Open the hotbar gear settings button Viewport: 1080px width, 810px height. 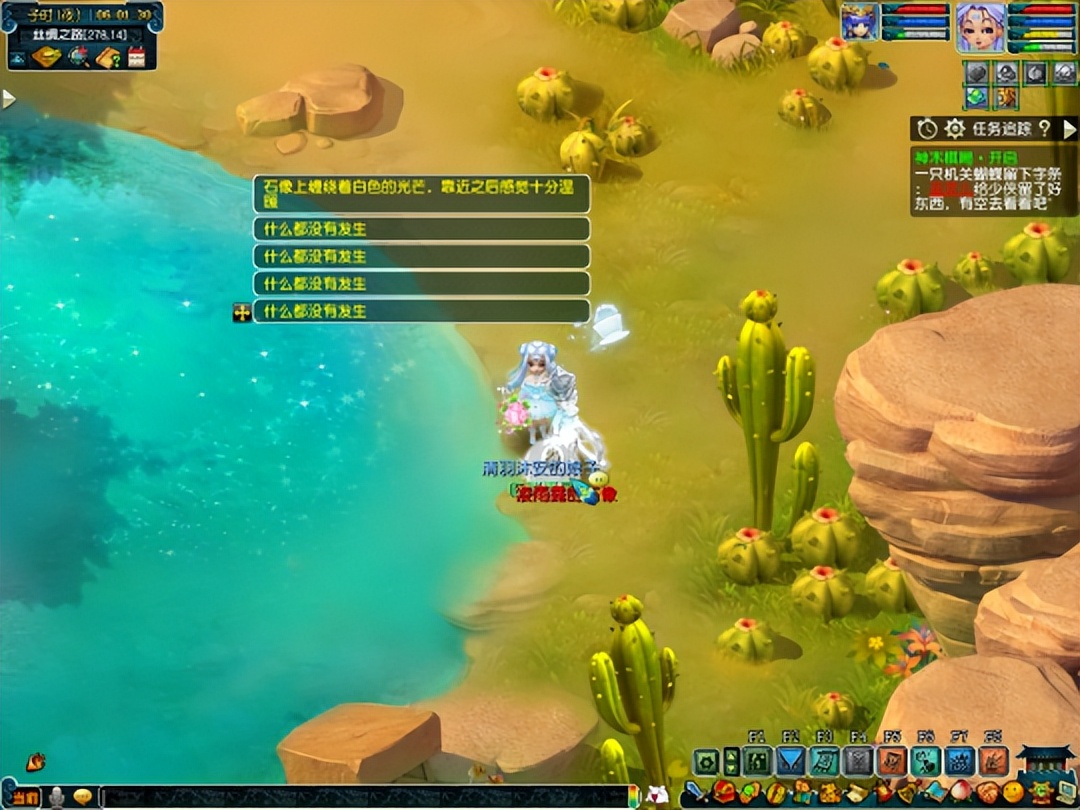[x=706, y=762]
